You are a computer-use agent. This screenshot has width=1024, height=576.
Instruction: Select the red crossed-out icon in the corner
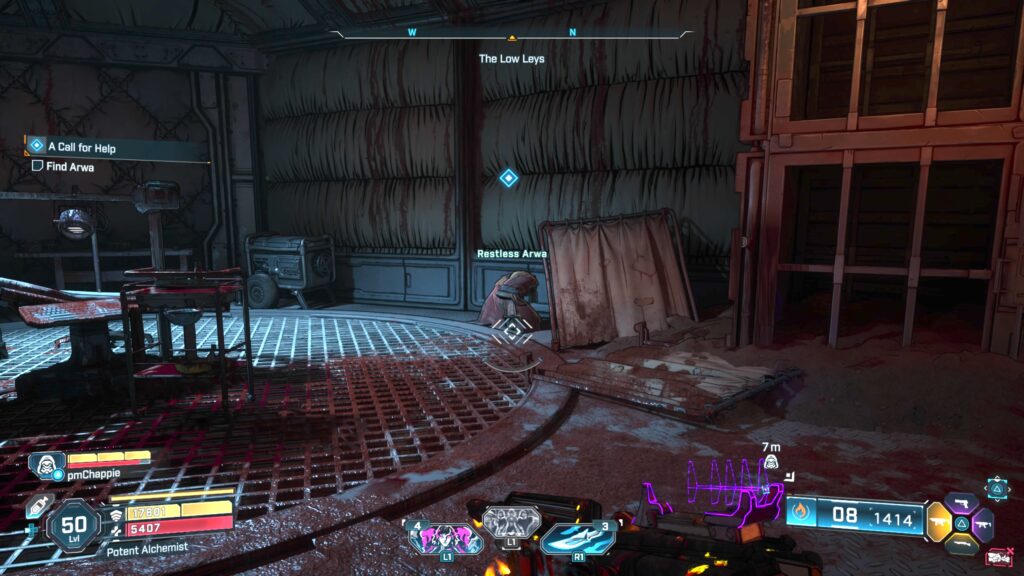(997, 557)
